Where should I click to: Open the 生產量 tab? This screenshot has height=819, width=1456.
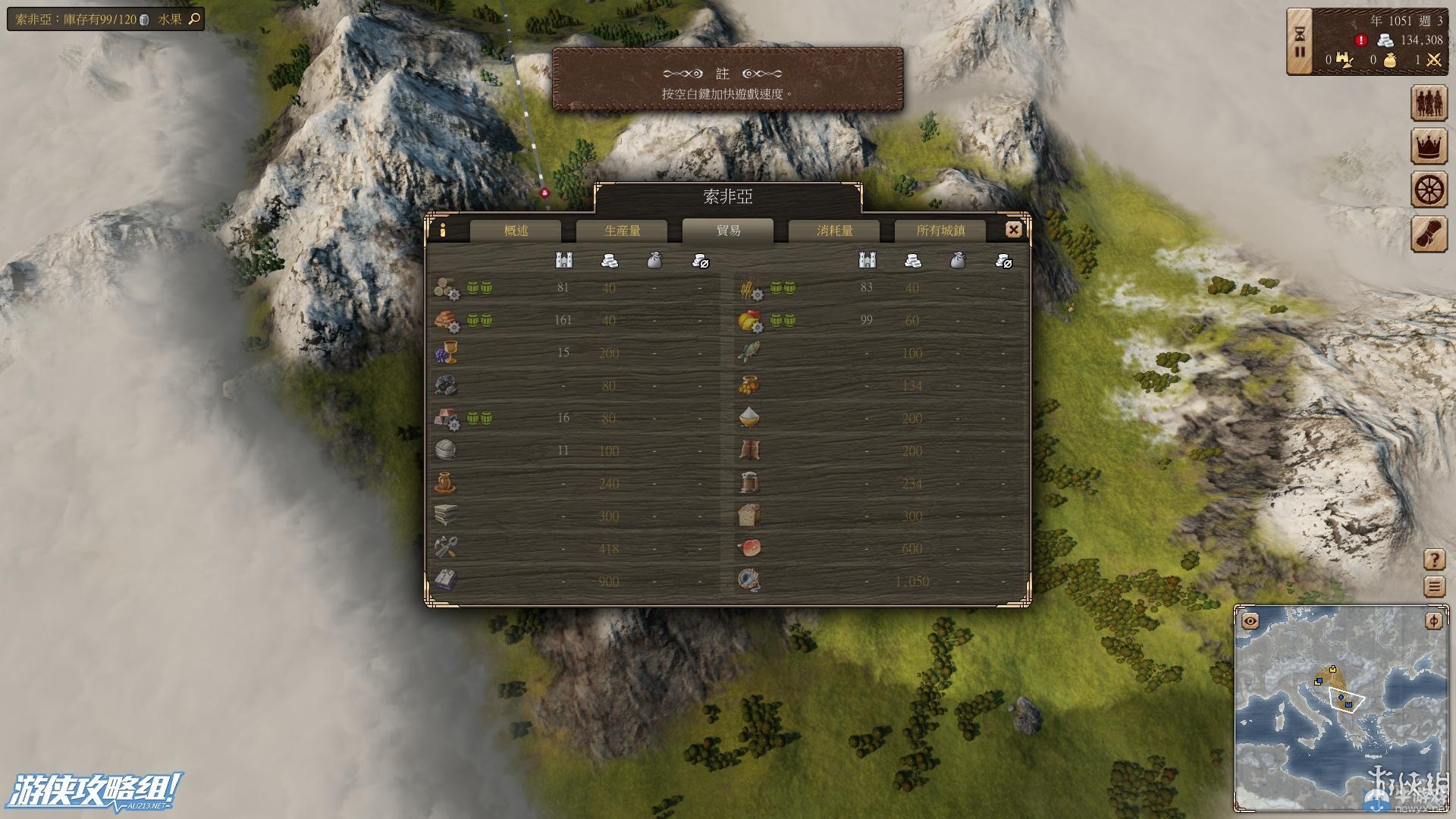click(622, 231)
